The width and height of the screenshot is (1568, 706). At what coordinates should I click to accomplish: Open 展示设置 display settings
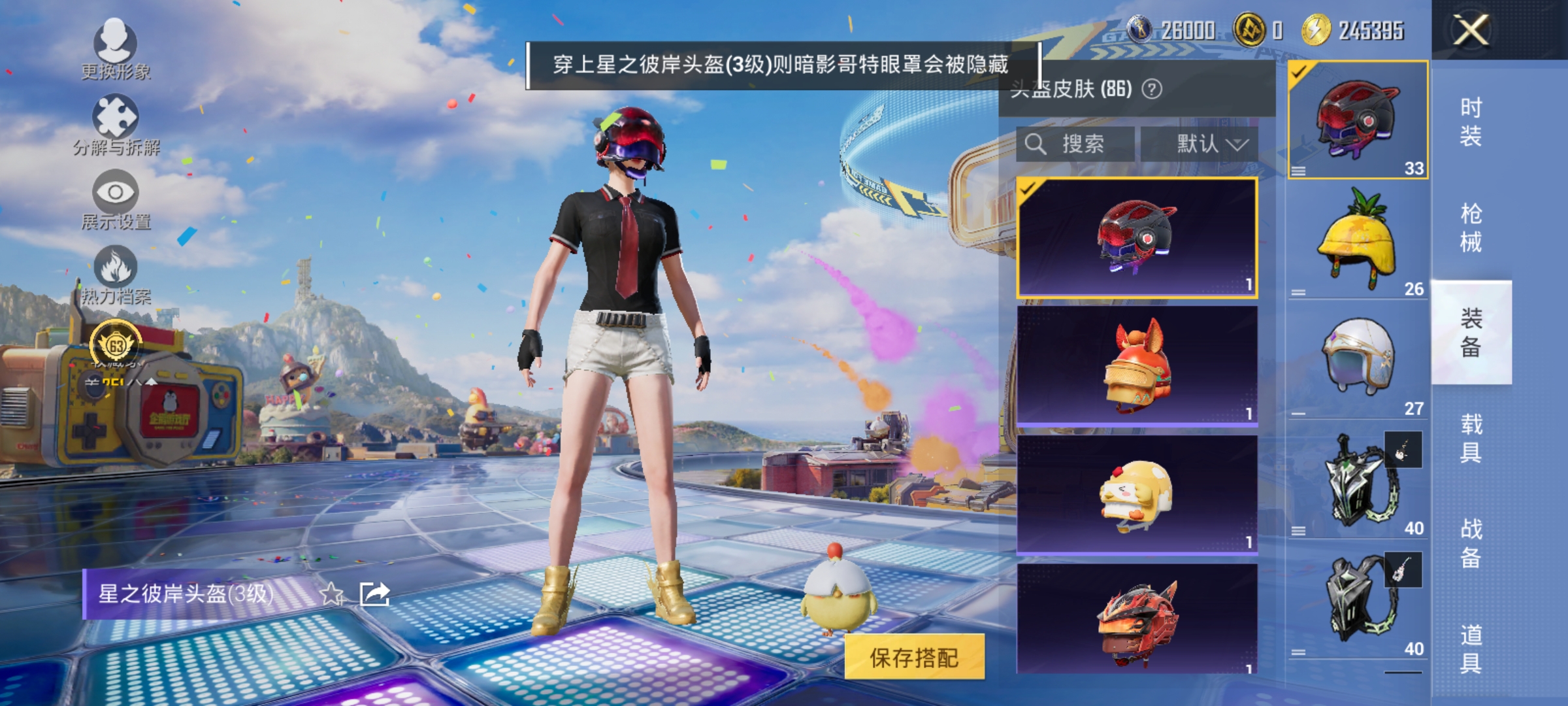point(116,203)
